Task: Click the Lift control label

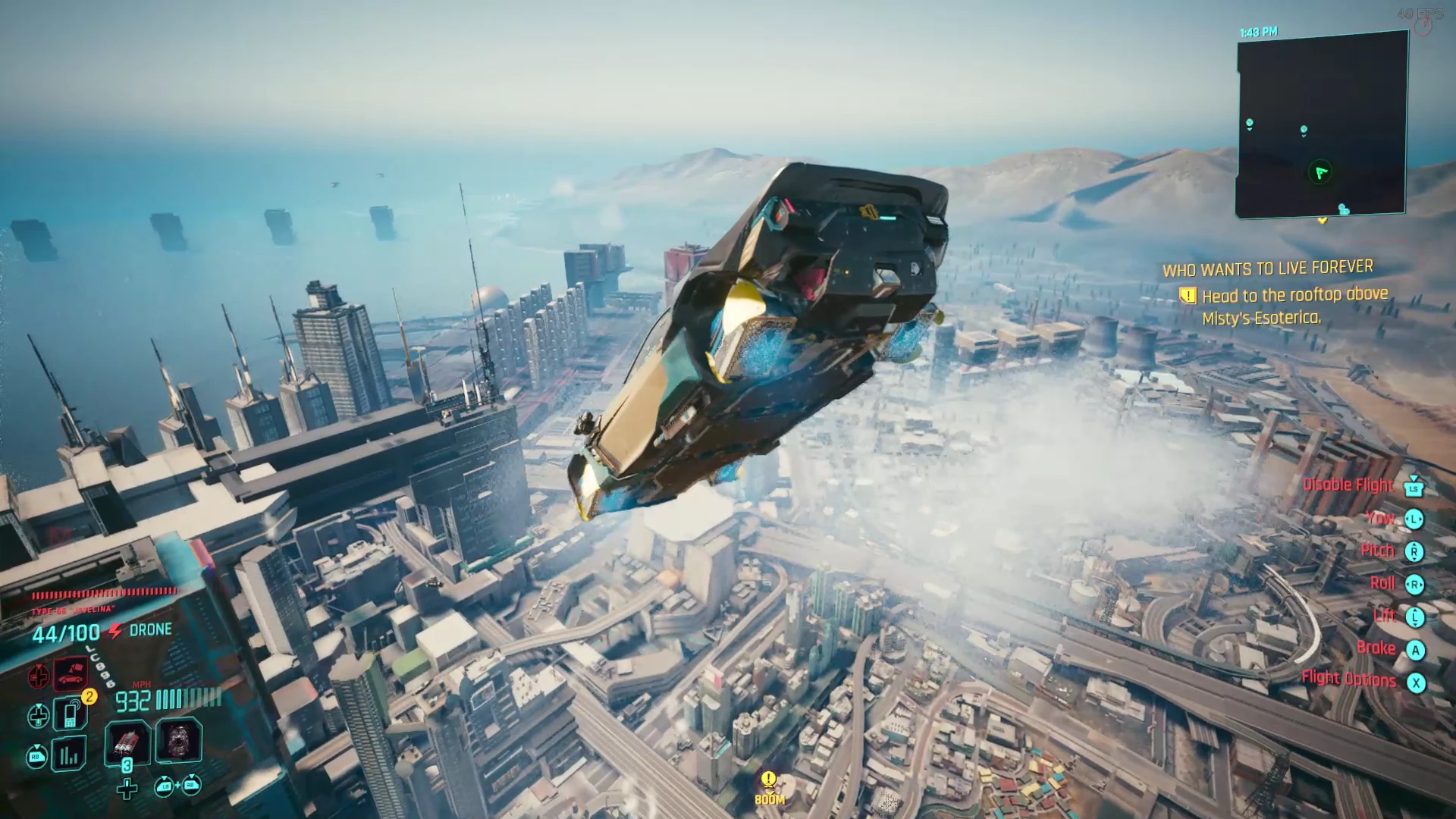Action: pyautogui.click(x=1384, y=616)
